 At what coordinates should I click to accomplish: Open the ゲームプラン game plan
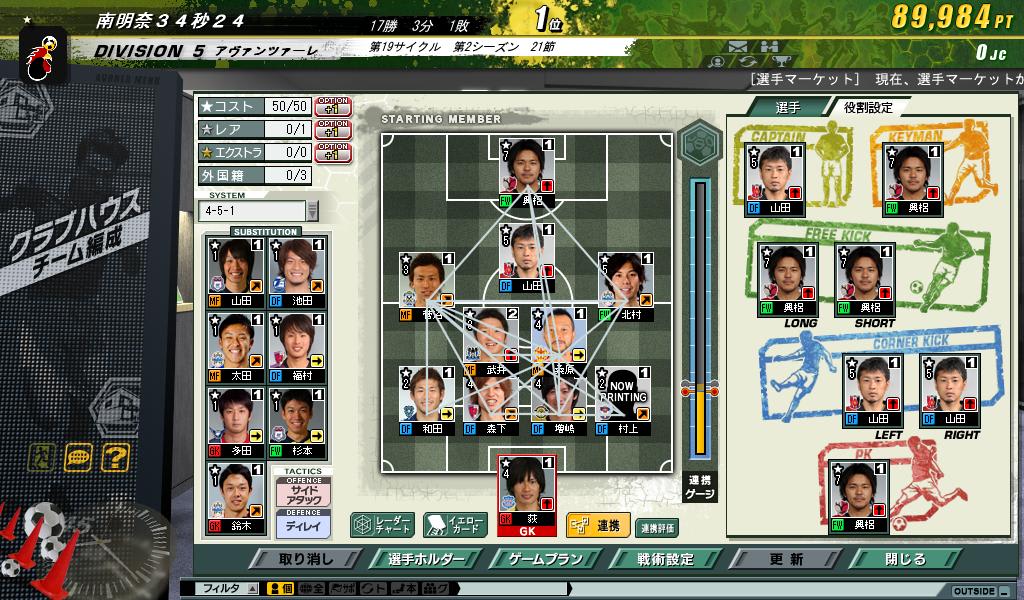click(546, 559)
